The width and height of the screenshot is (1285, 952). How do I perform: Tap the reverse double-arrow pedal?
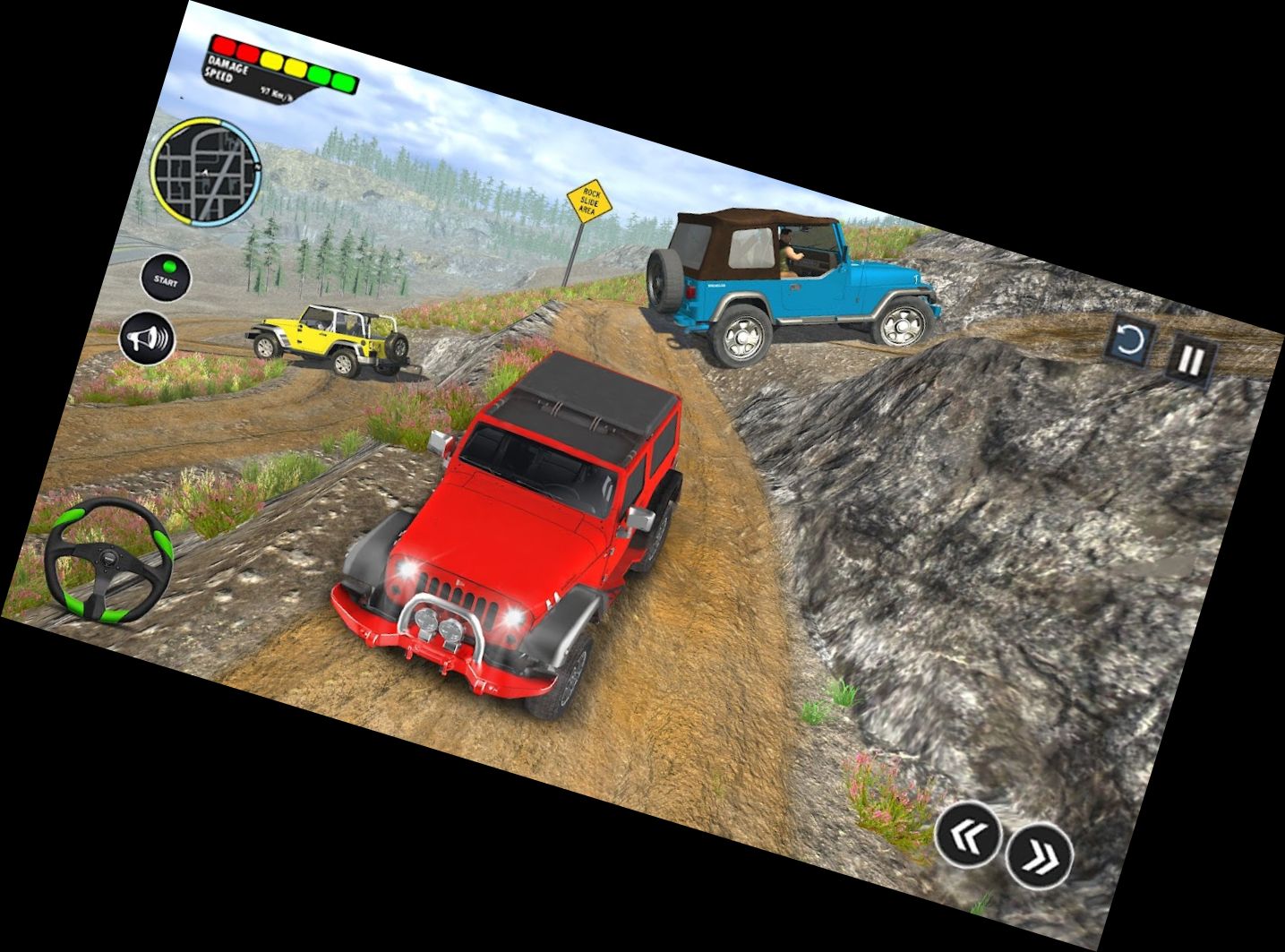(x=969, y=834)
